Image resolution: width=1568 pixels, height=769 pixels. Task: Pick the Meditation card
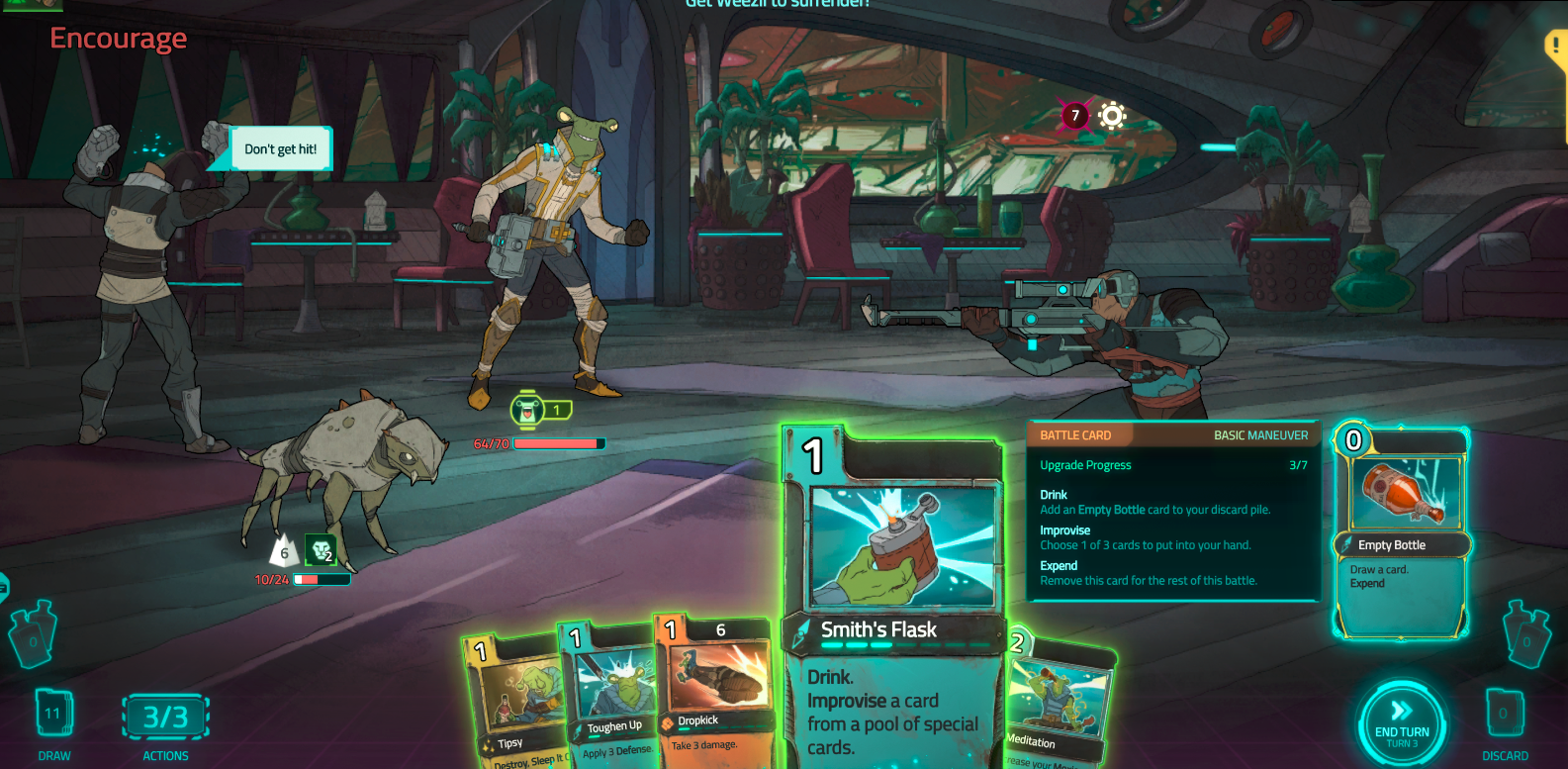tap(1057, 708)
